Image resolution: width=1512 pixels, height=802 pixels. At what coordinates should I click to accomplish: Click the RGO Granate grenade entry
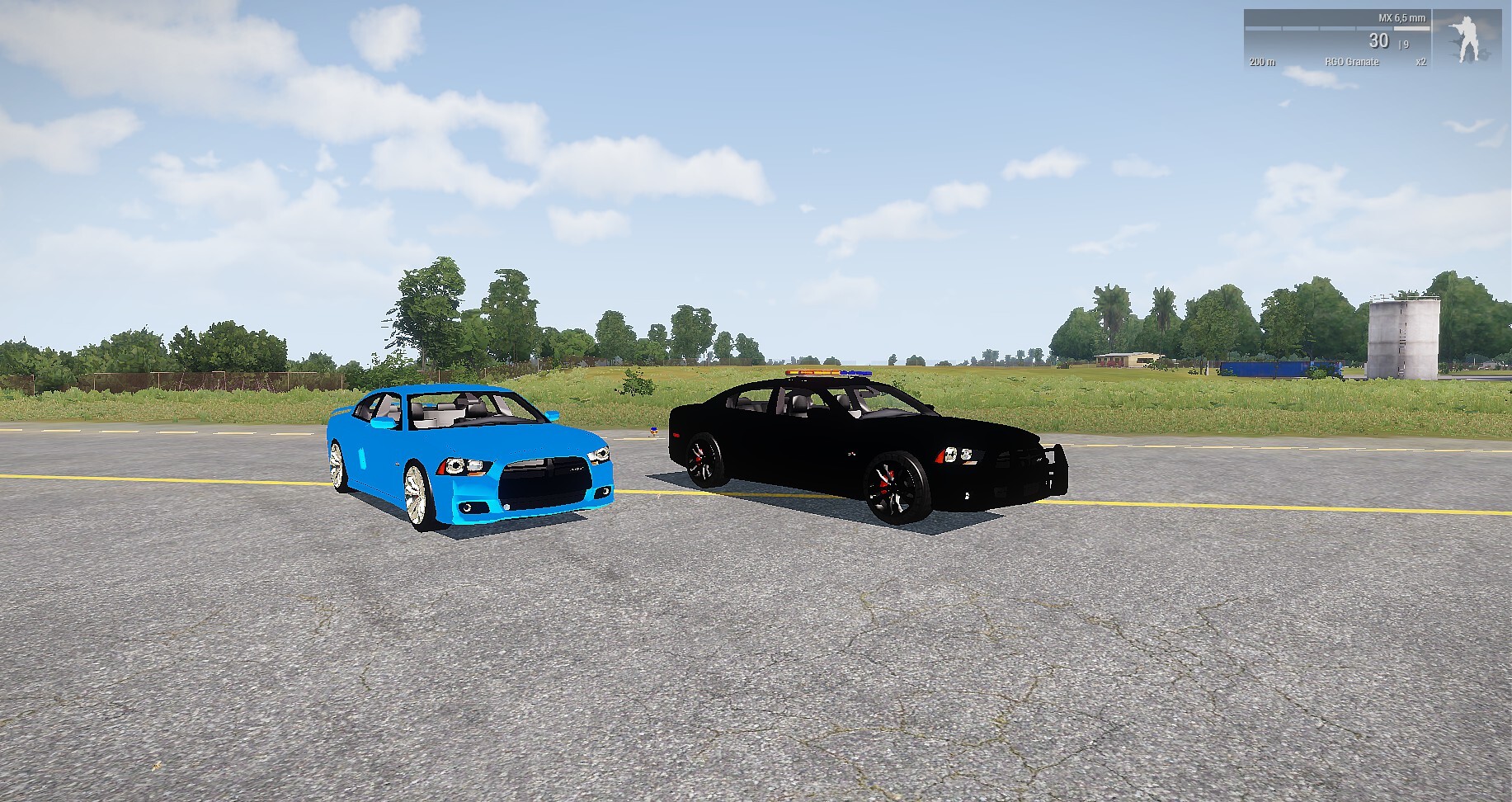(1351, 62)
